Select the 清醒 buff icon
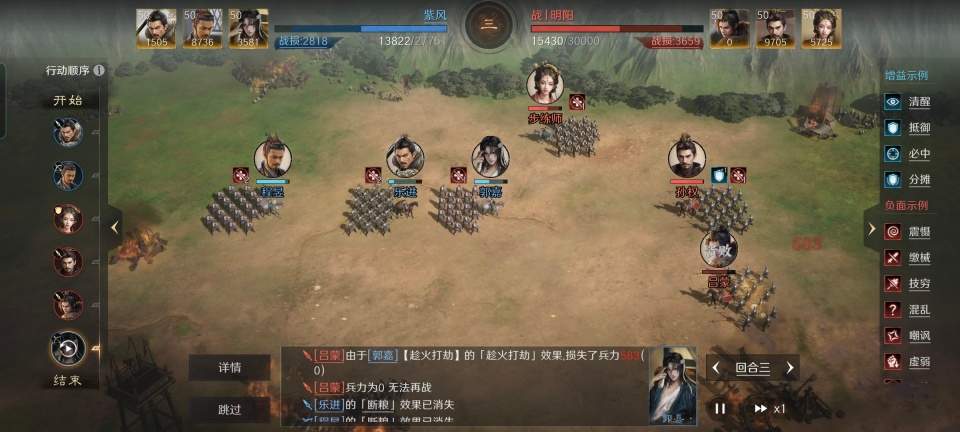The height and width of the screenshot is (432, 960). coord(893,102)
